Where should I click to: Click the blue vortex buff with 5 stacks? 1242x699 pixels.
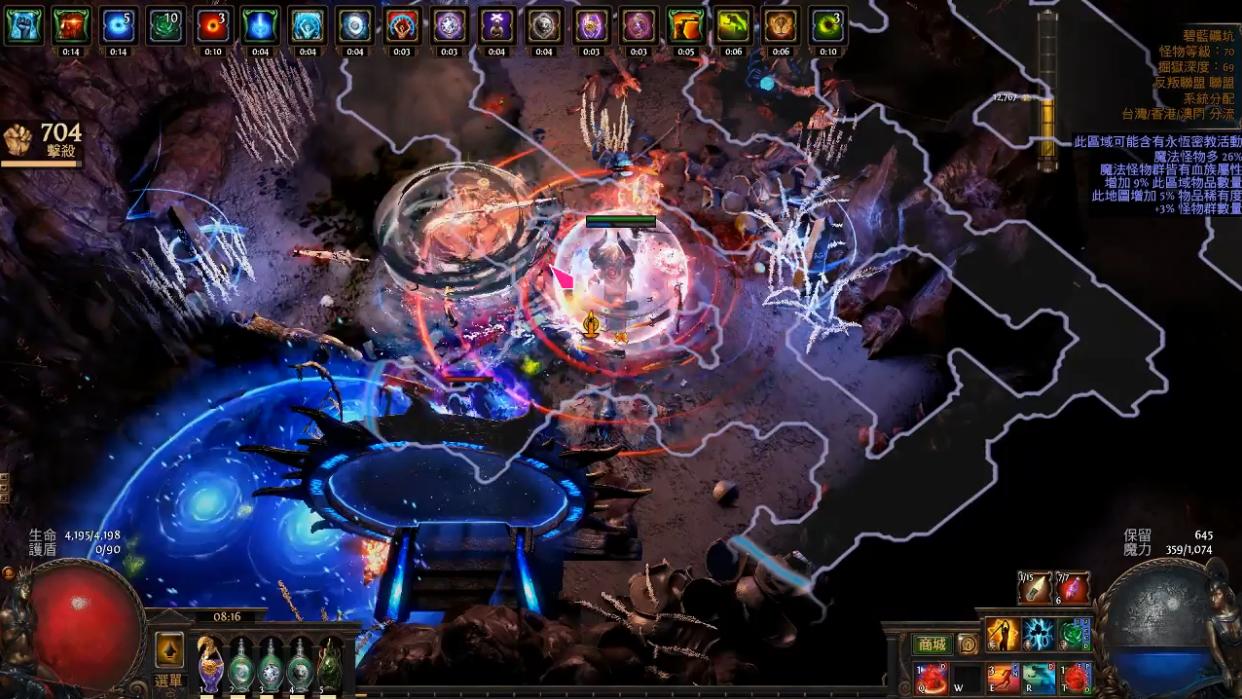(x=118, y=26)
